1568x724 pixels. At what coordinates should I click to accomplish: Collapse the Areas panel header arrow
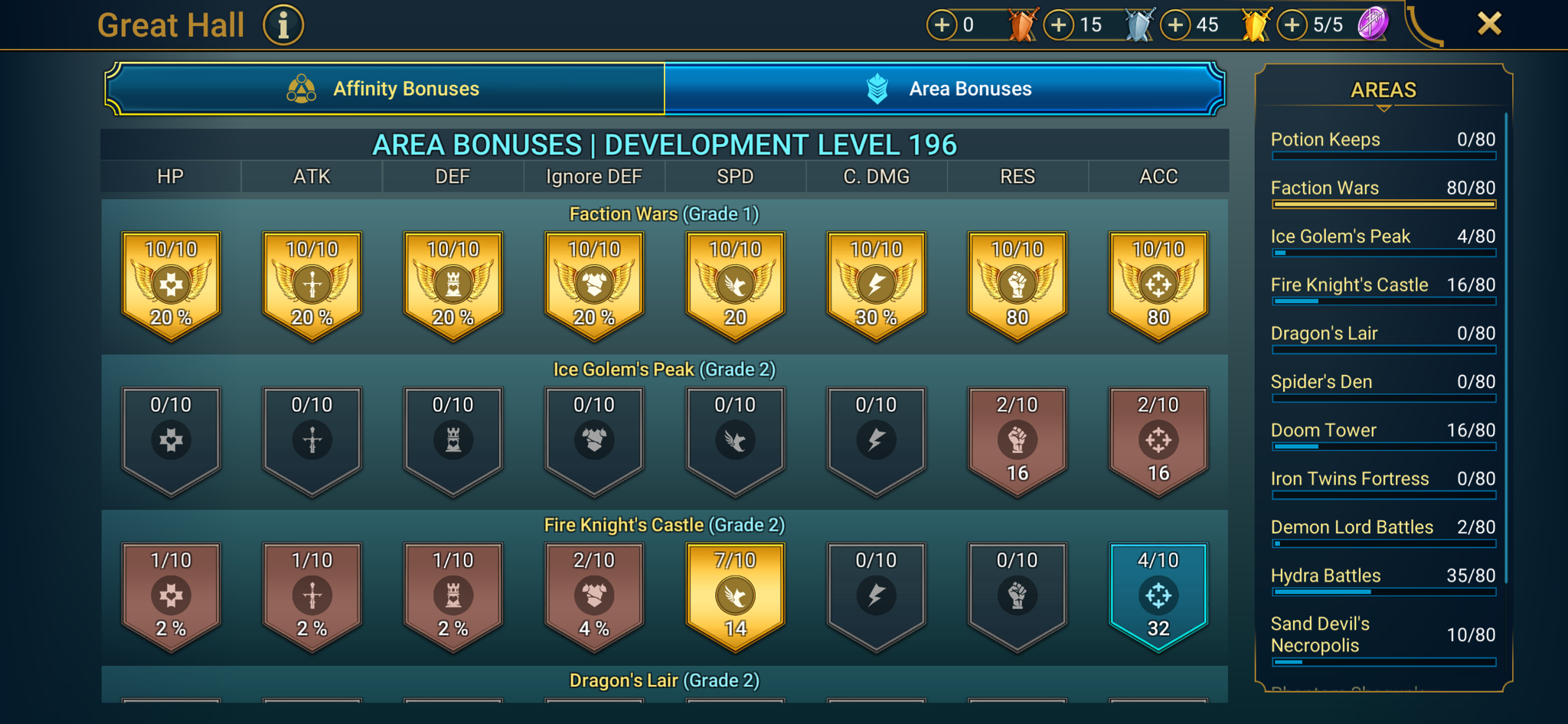tap(1383, 109)
